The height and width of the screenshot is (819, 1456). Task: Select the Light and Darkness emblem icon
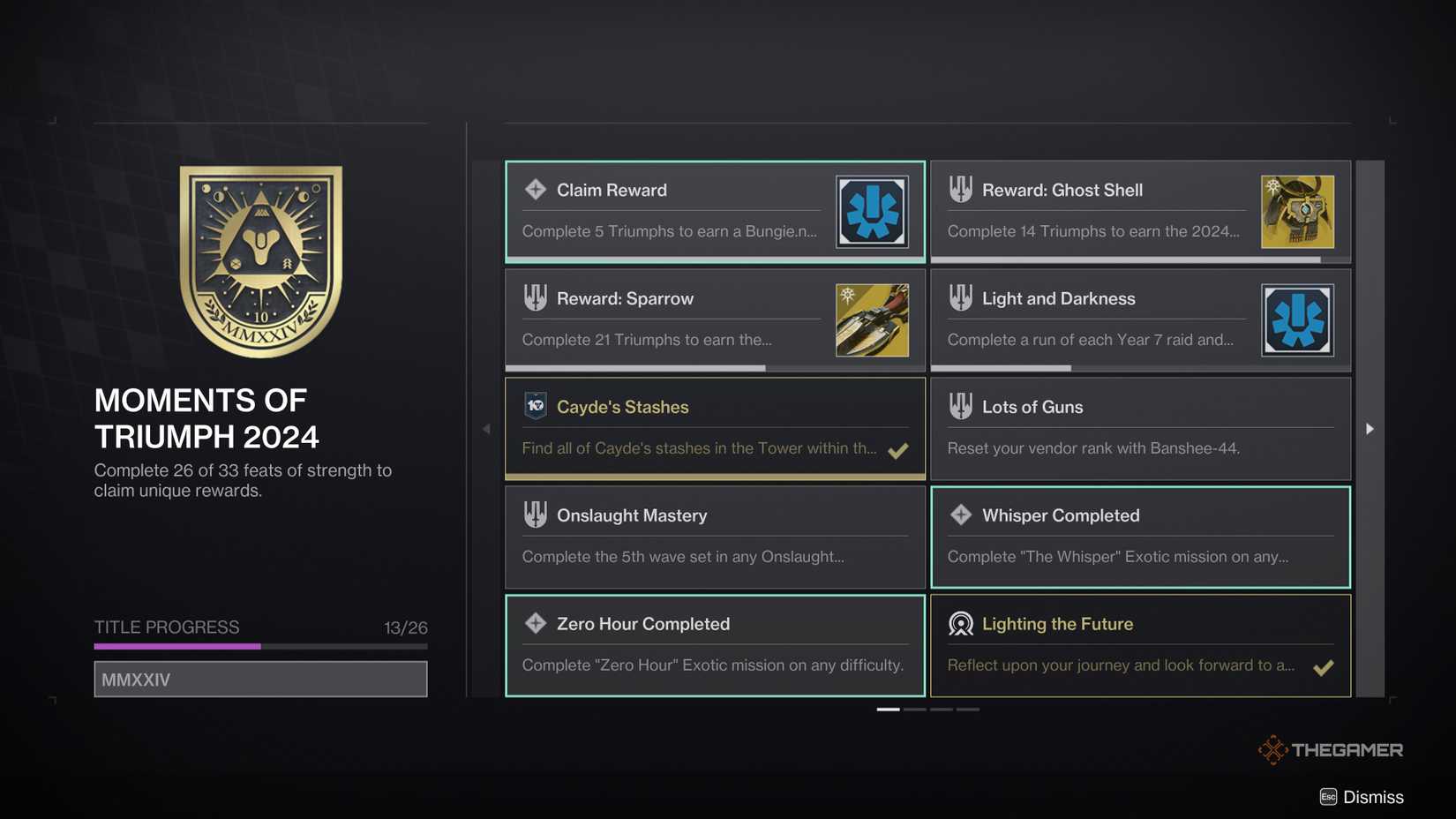[1297, 319]
